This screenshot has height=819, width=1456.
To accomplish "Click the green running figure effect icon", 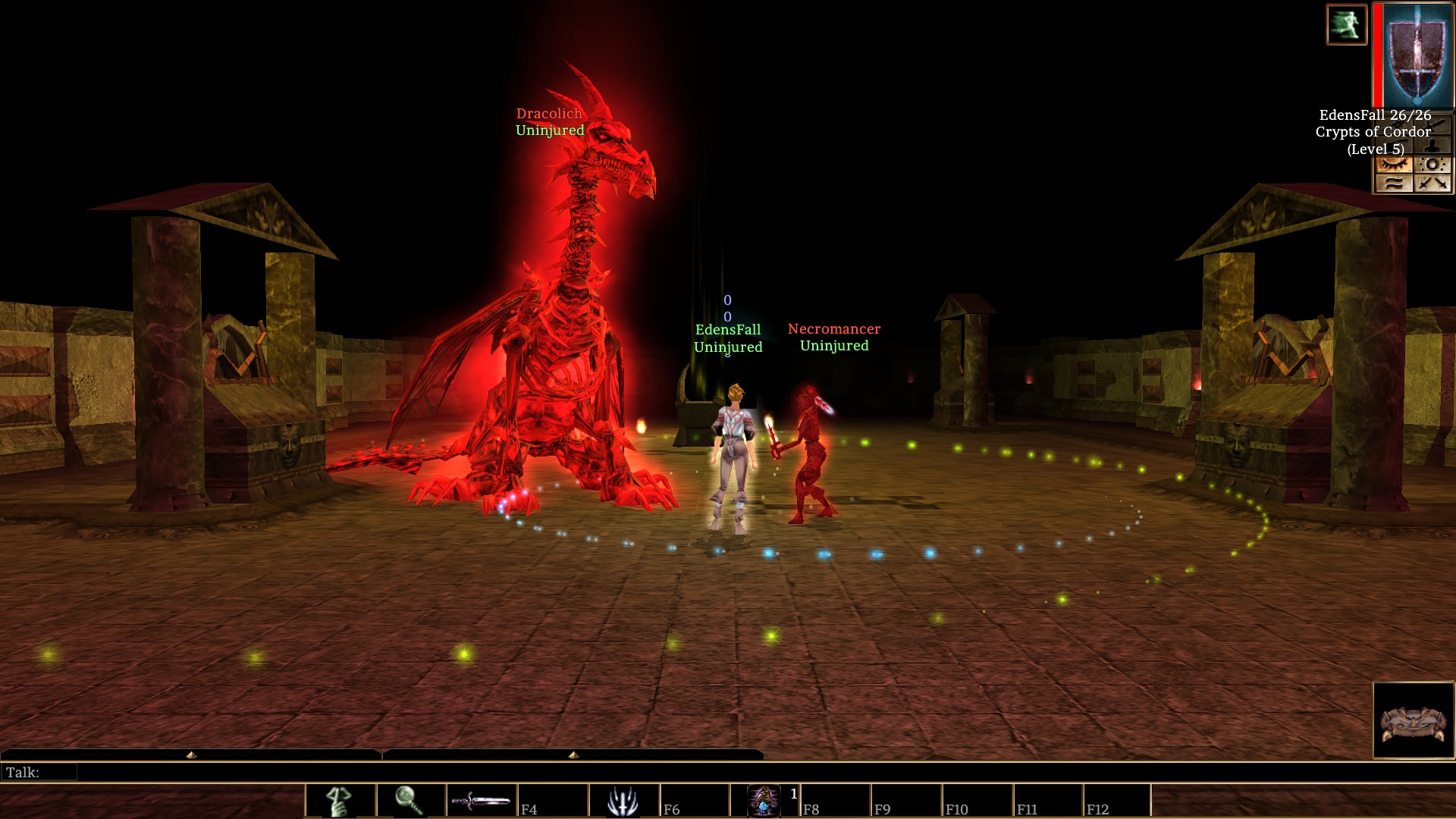I will 1346,25.
